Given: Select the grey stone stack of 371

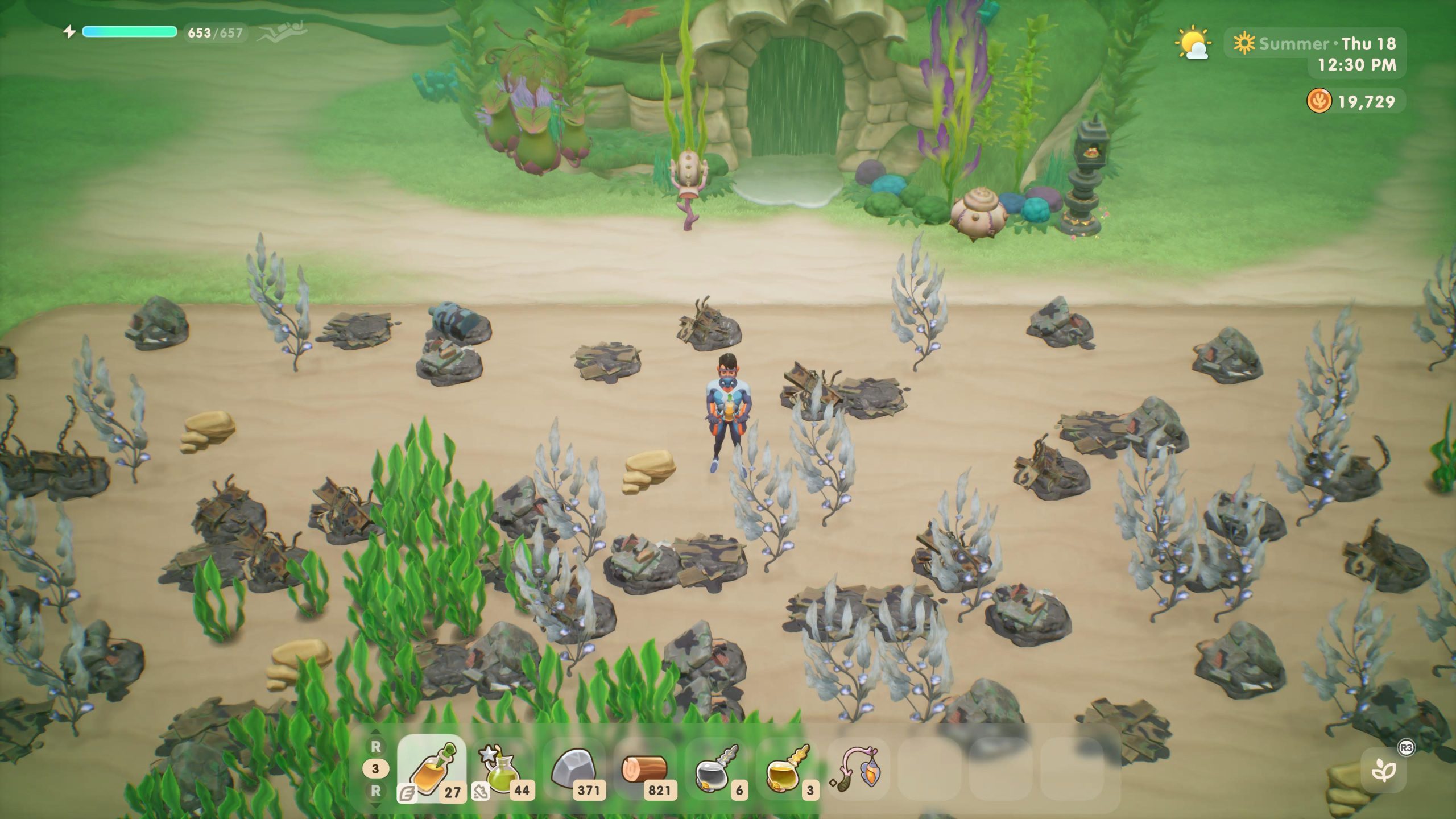Looking at the screenshot, I should [573, 769].
